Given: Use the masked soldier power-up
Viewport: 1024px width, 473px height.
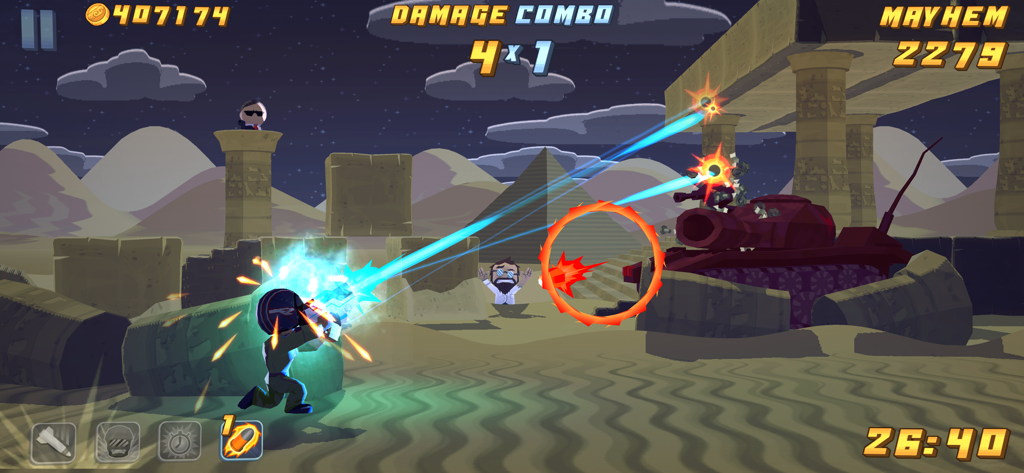Looking at the screenshot, I should point(117,441).
